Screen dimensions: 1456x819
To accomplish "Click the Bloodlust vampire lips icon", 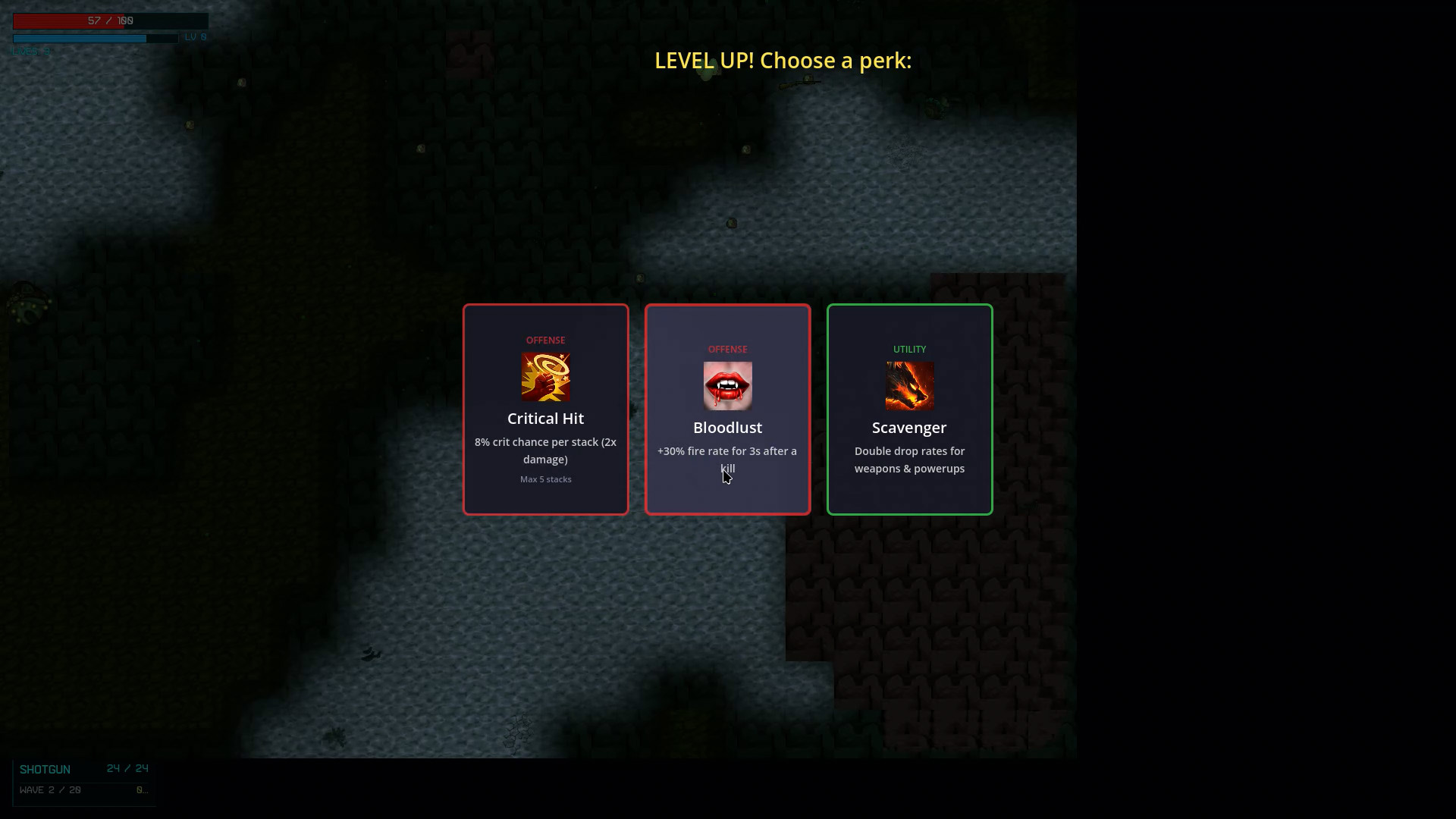I will tap(727, 386).
